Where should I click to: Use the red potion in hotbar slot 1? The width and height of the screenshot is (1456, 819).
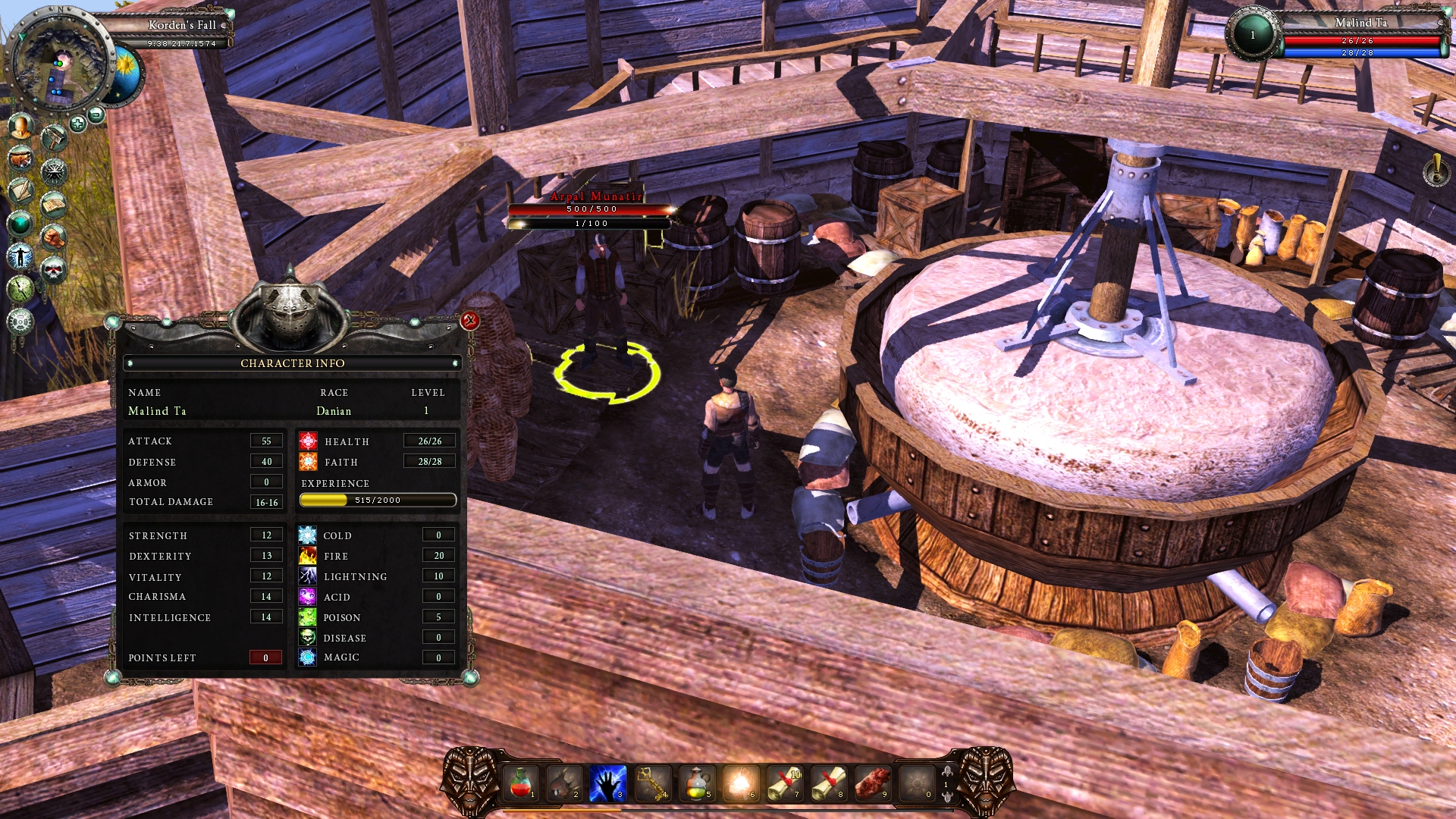520,783
